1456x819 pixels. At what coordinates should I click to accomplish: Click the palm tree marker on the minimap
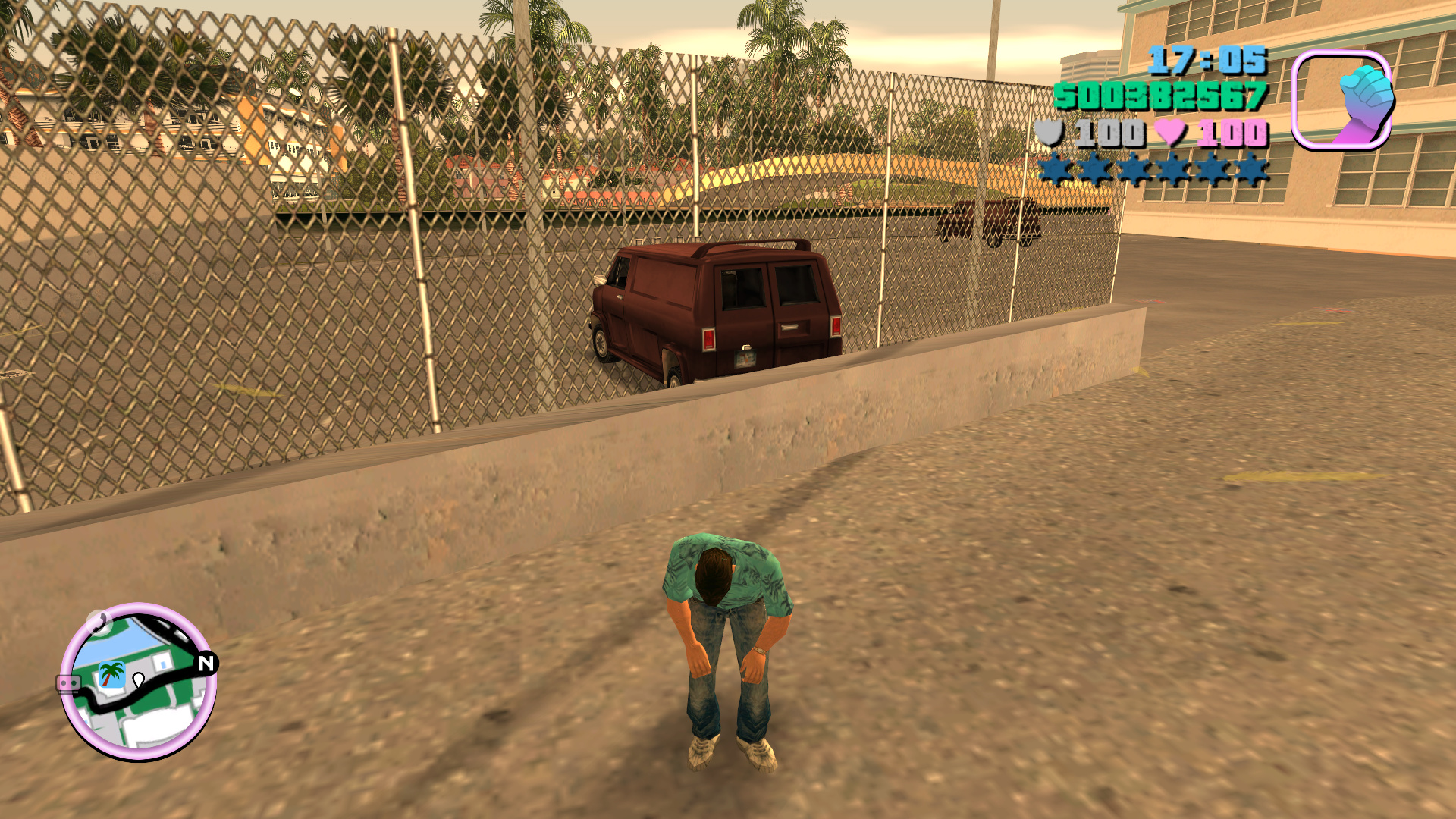pyautogui.click(x=112, y=674)
